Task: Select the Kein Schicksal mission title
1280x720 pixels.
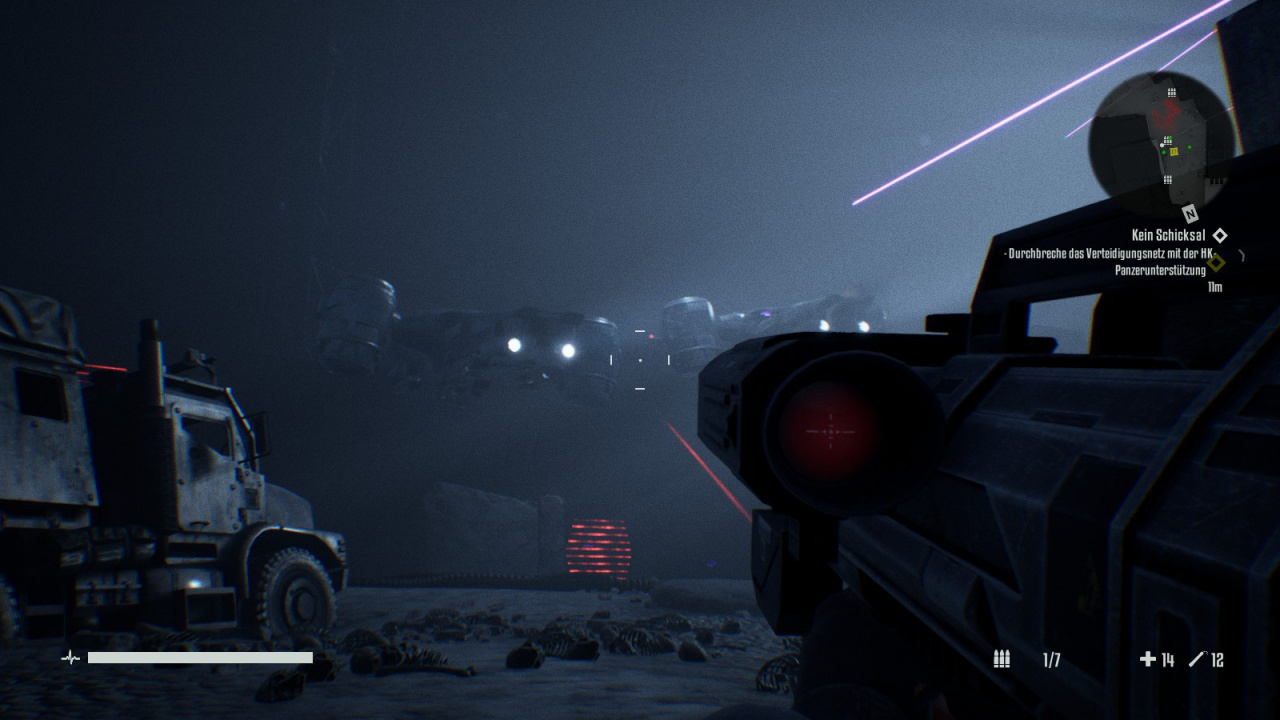Action: pos(1168,235)
